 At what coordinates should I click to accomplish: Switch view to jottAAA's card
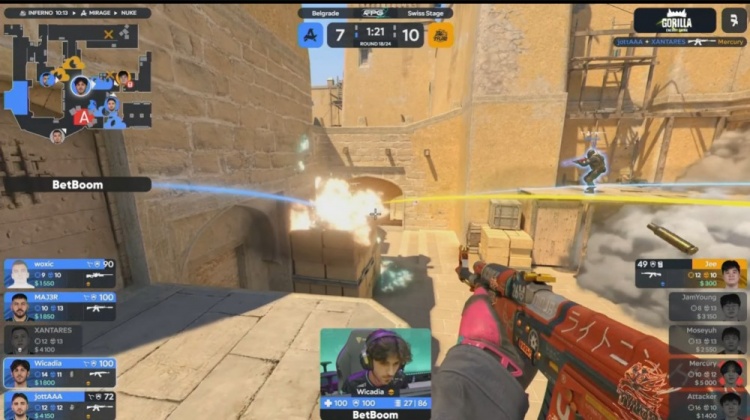59,404
